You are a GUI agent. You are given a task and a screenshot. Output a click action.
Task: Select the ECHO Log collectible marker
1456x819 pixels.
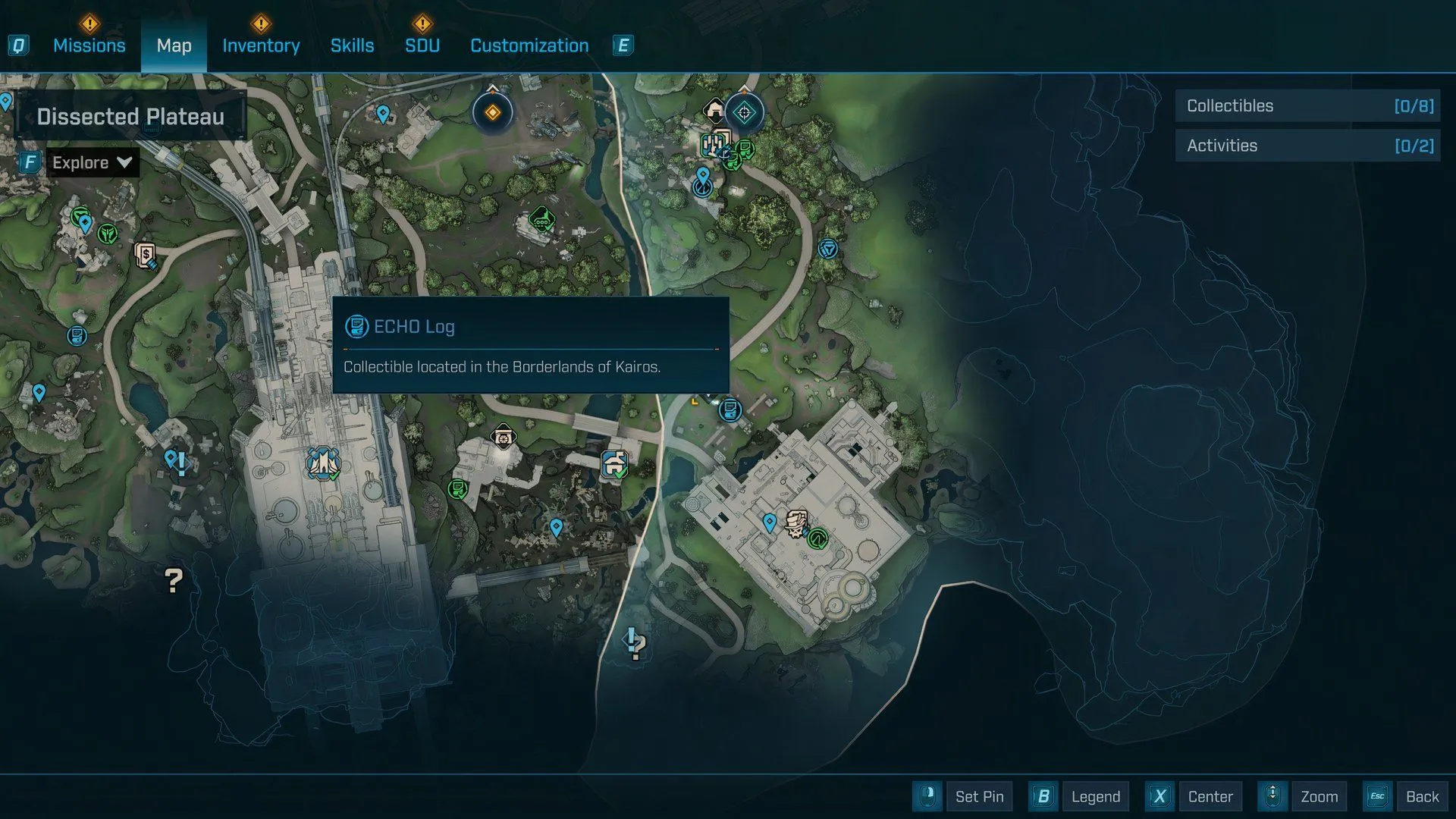pyautogui.click(x=730, y=410)
